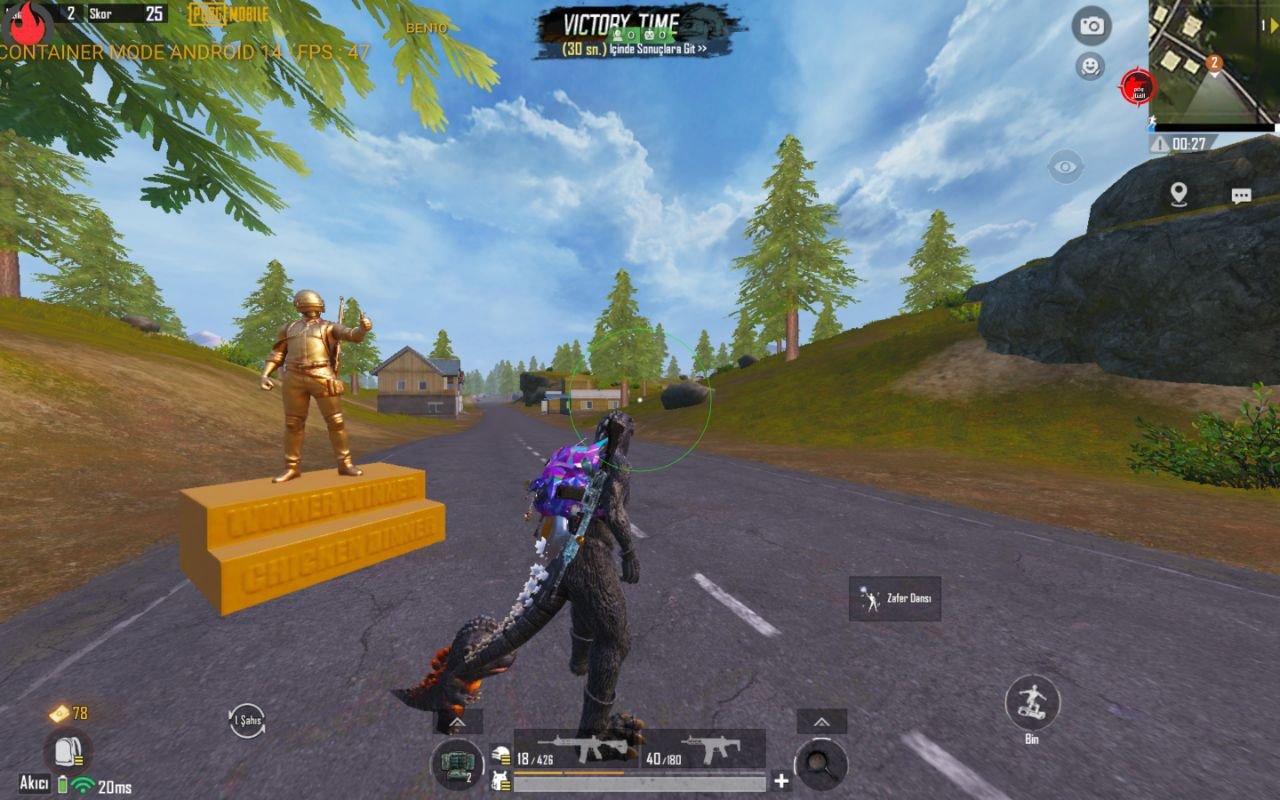1280x800 pixels.
Task: Open the smiley emote button
Action: (1090, 67)
